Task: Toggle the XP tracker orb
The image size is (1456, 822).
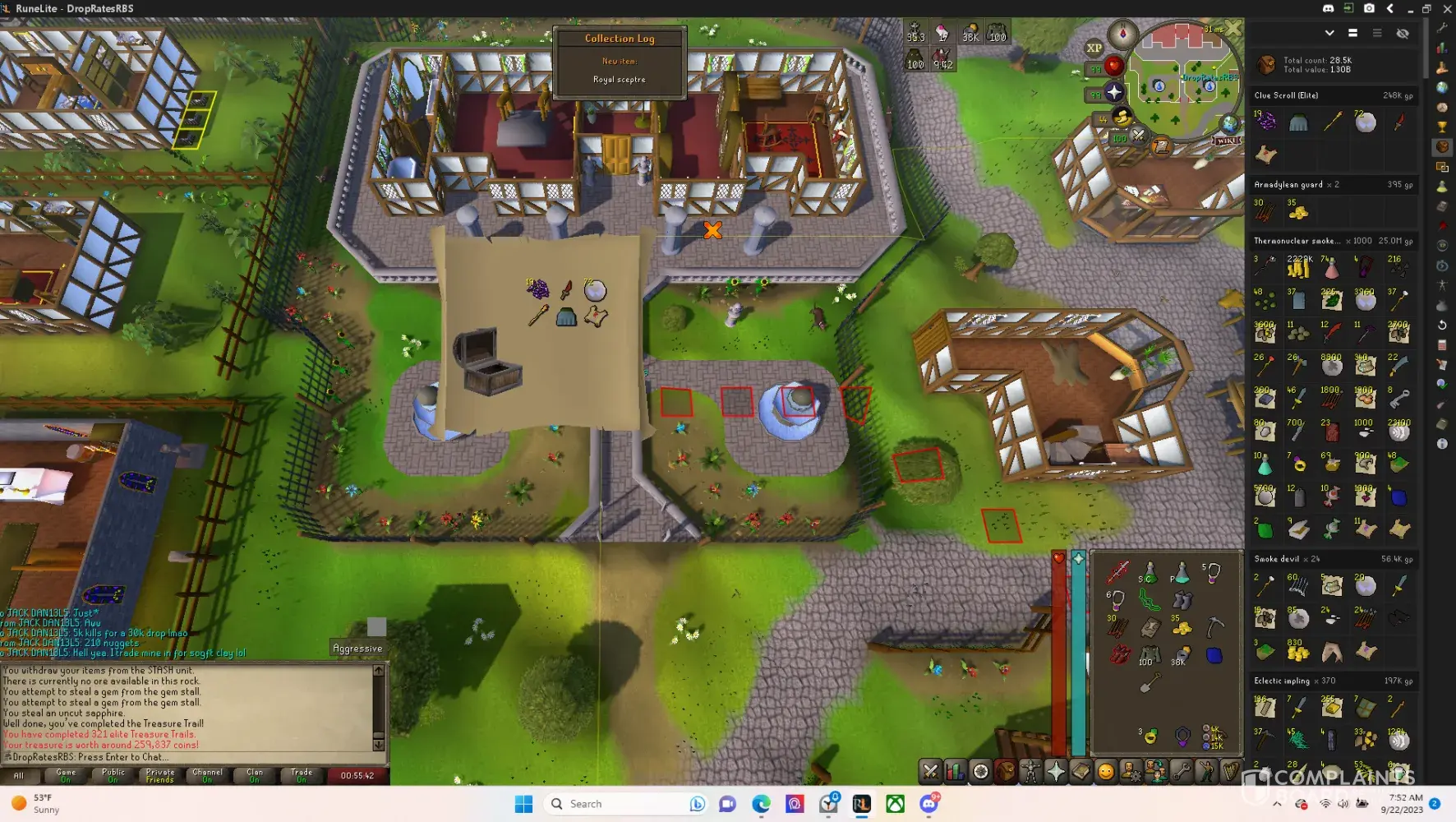Action: pyautogui.click(x=1094, y=48)
